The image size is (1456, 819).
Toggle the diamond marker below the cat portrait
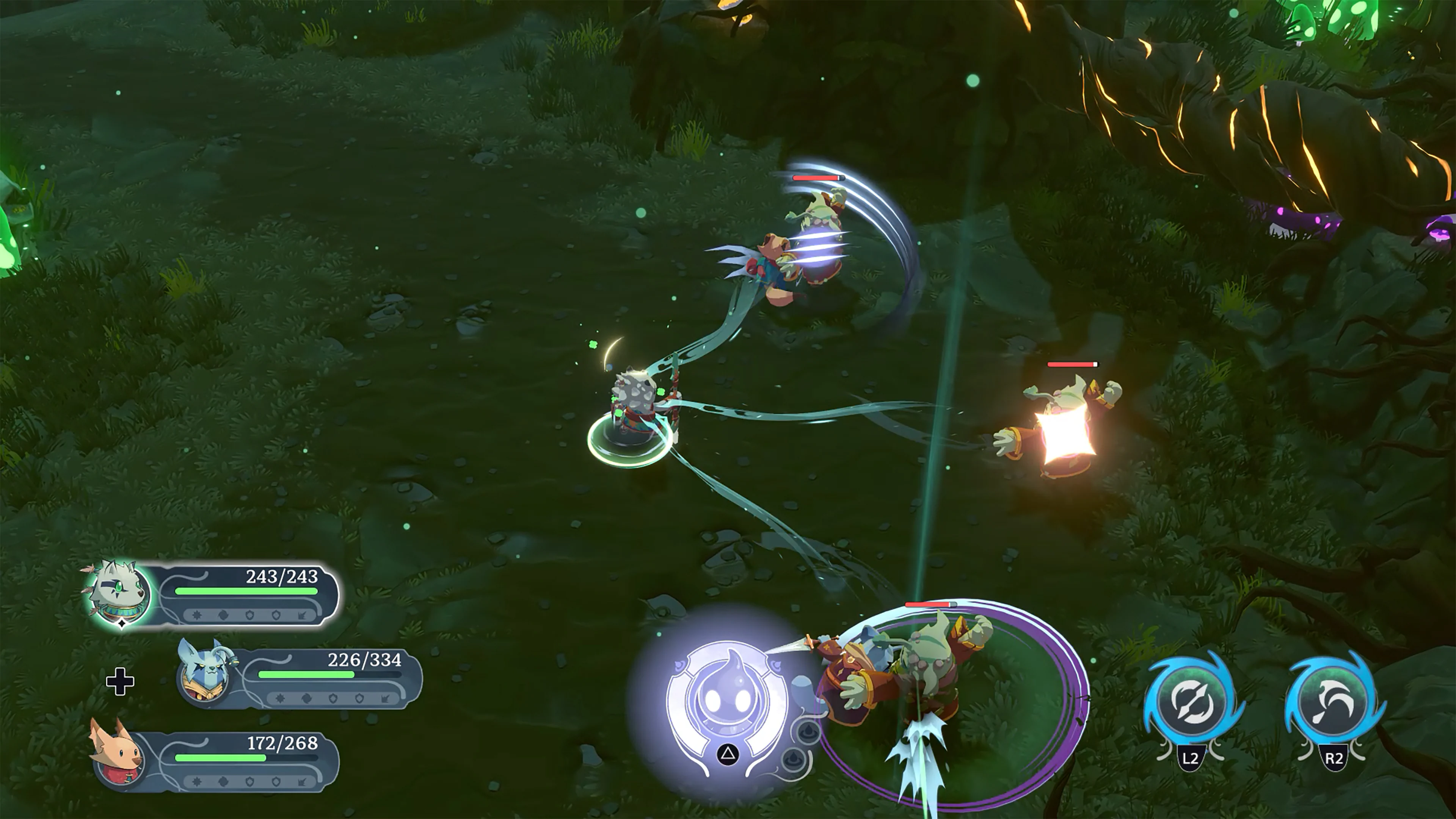coord(122,624)
